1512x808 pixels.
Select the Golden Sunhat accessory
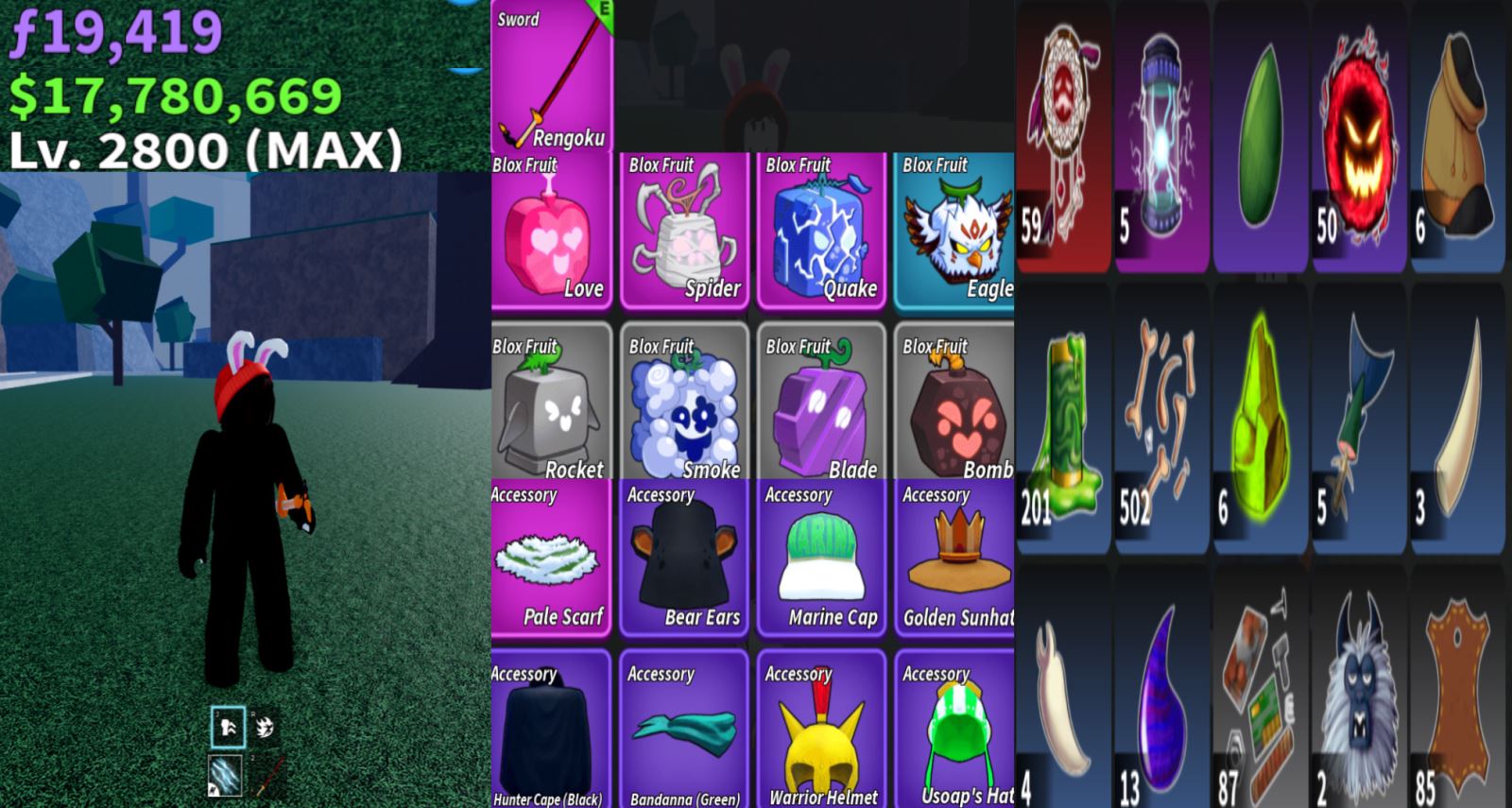click(954, 559)
